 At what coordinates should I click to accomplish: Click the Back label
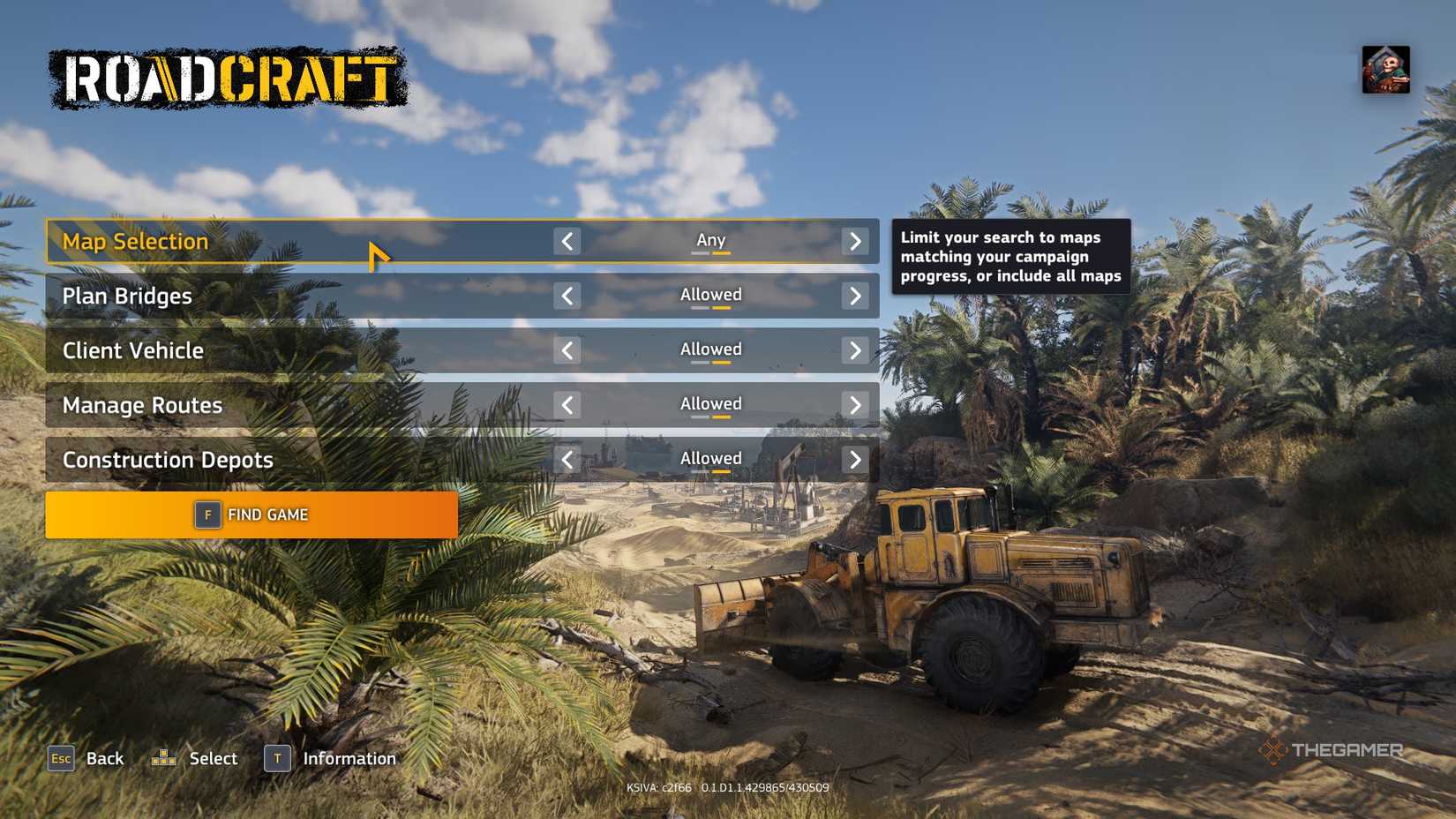point(104,757)
